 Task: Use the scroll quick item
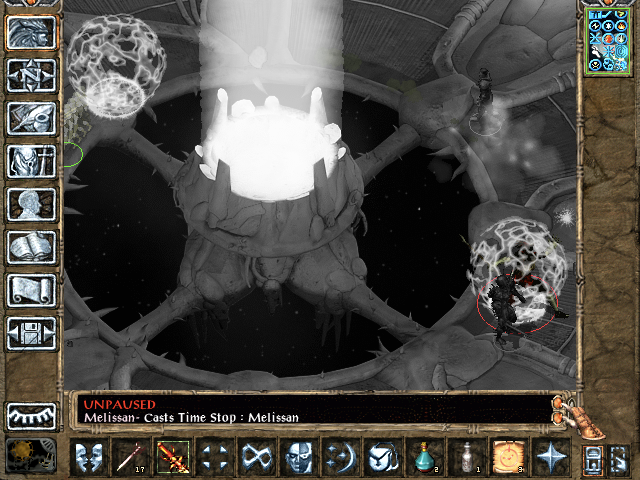tap(508, 458)
